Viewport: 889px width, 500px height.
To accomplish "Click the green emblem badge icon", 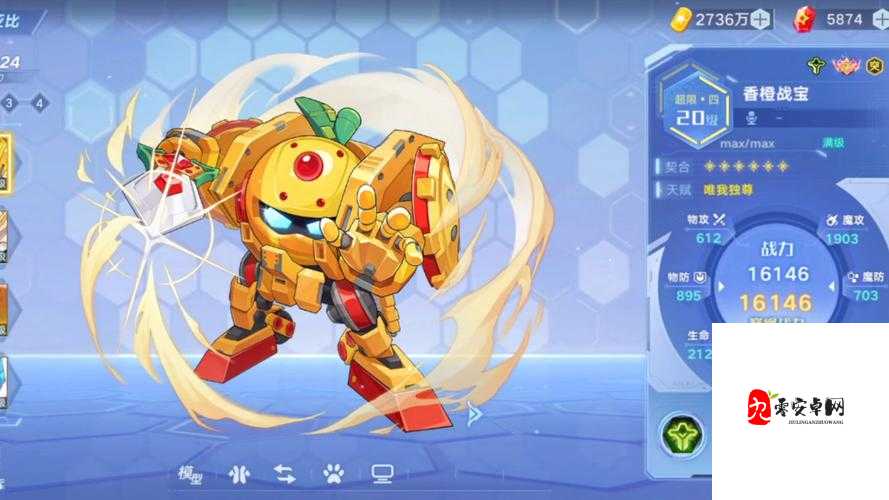I will [817, 66].
